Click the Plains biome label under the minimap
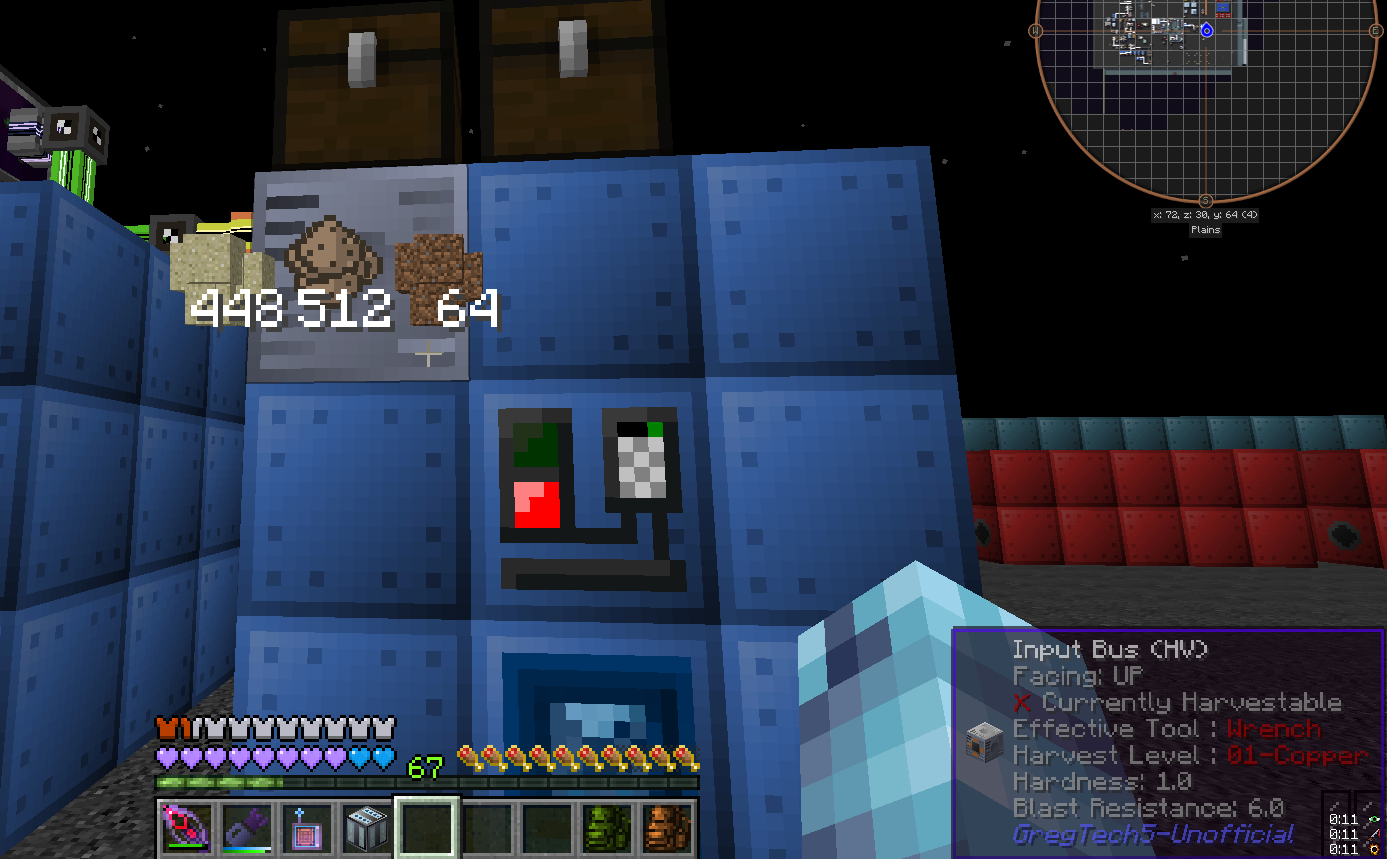The height and width of the screenshot is (859, 1387). 1205,229
